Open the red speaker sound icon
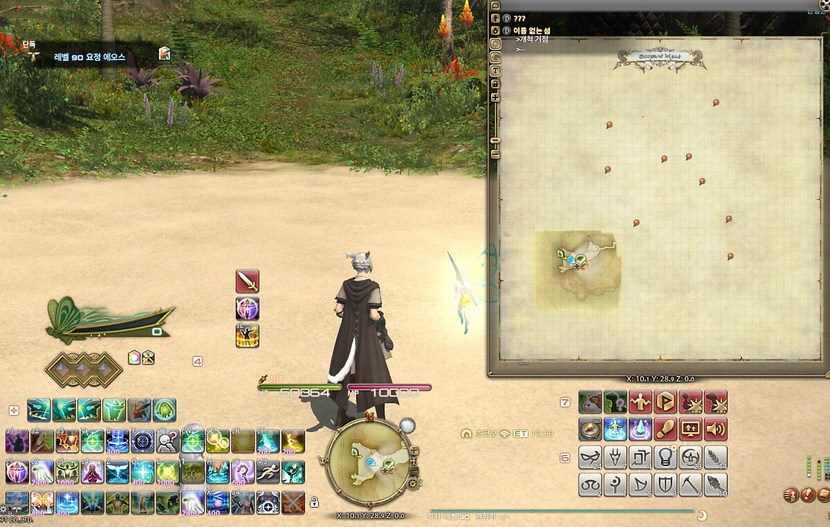The image size is (830, 527). (716, 429)
